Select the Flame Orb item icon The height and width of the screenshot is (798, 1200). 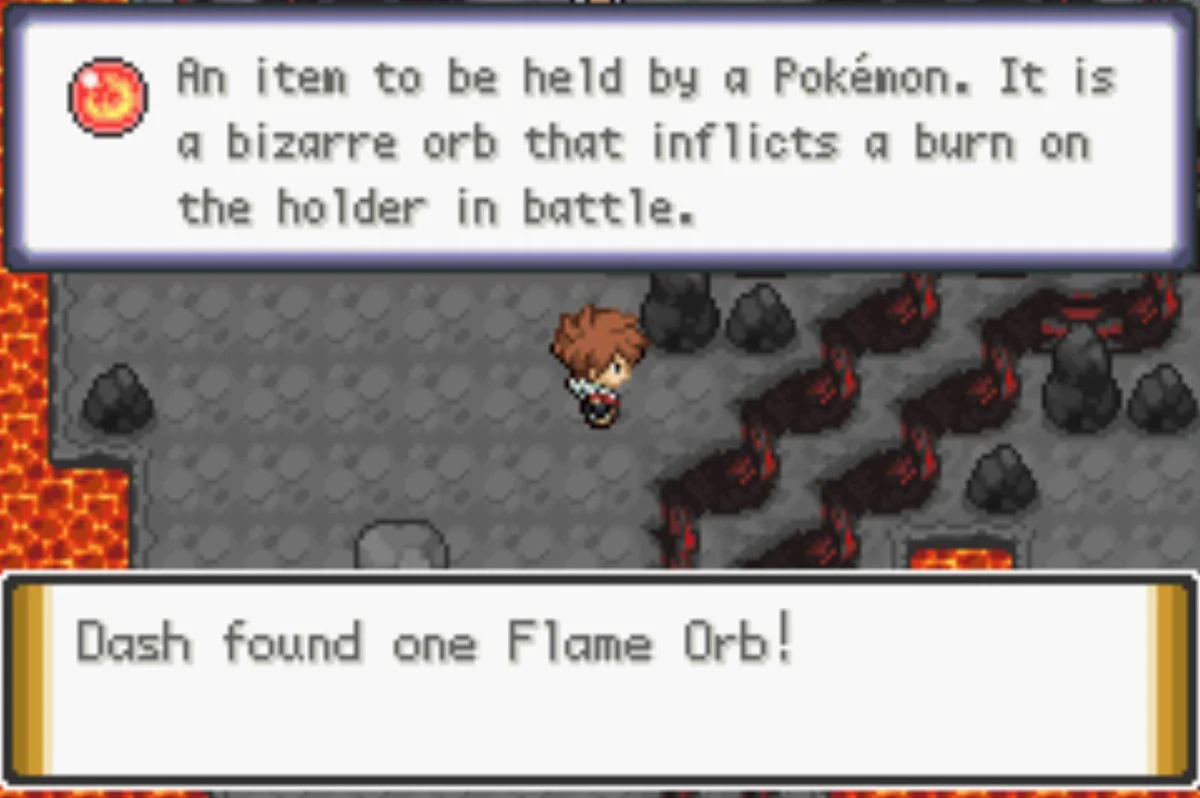coord(107,97)
